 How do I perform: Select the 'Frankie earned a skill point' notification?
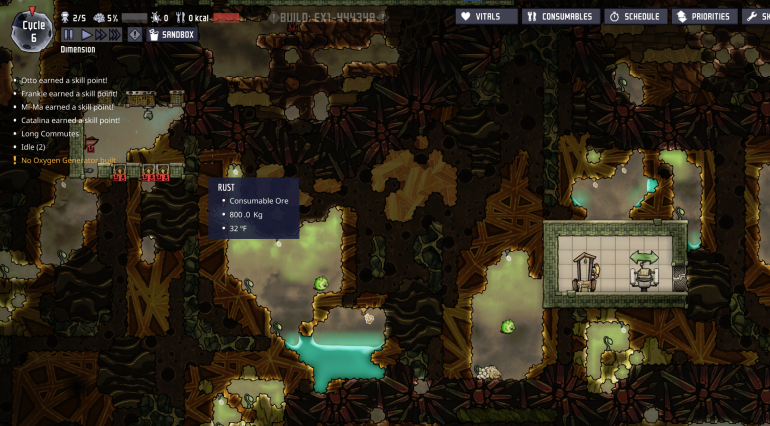69,93
